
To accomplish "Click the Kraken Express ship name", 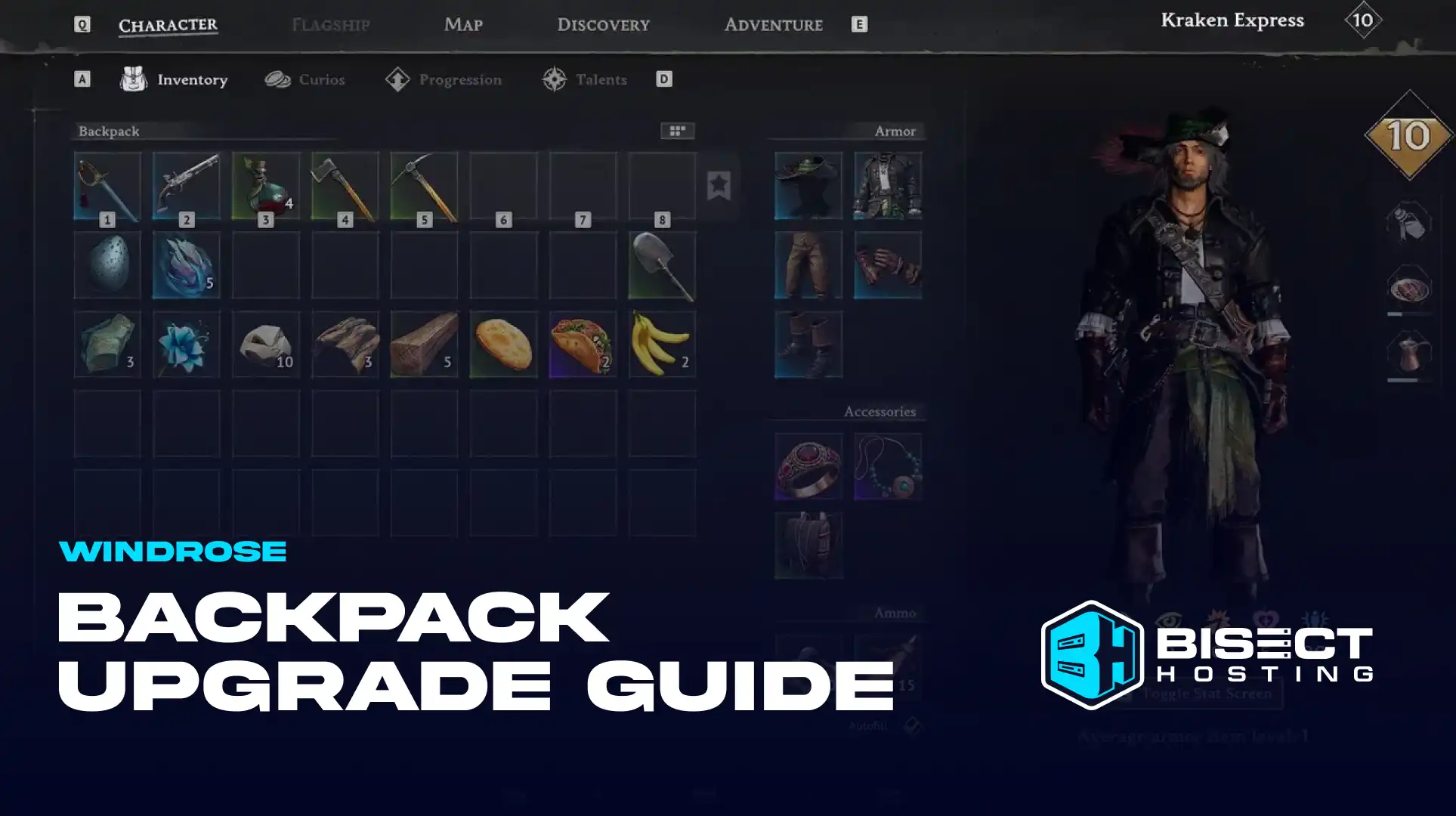I will [x=1231, y=20].
